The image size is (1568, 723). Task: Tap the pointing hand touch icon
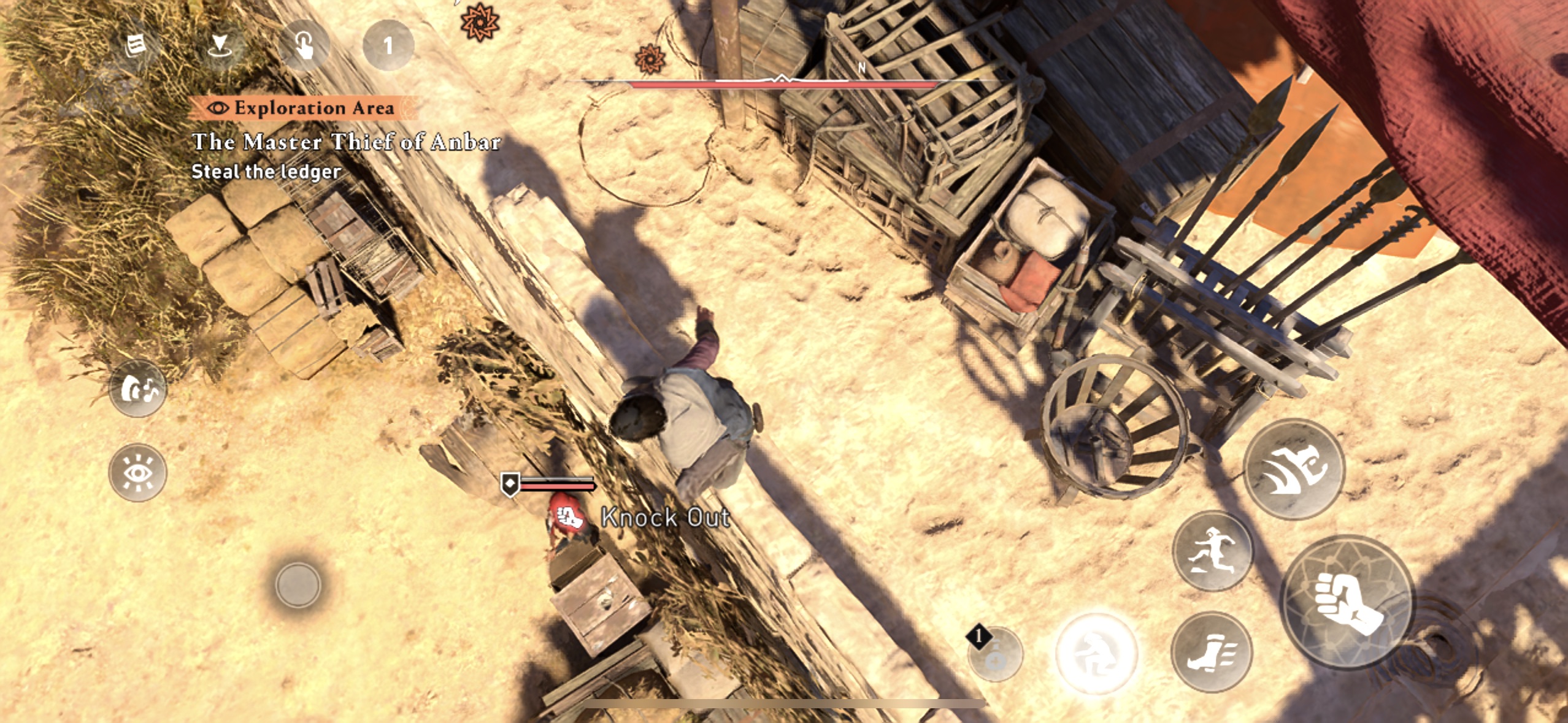pos(304,45)
